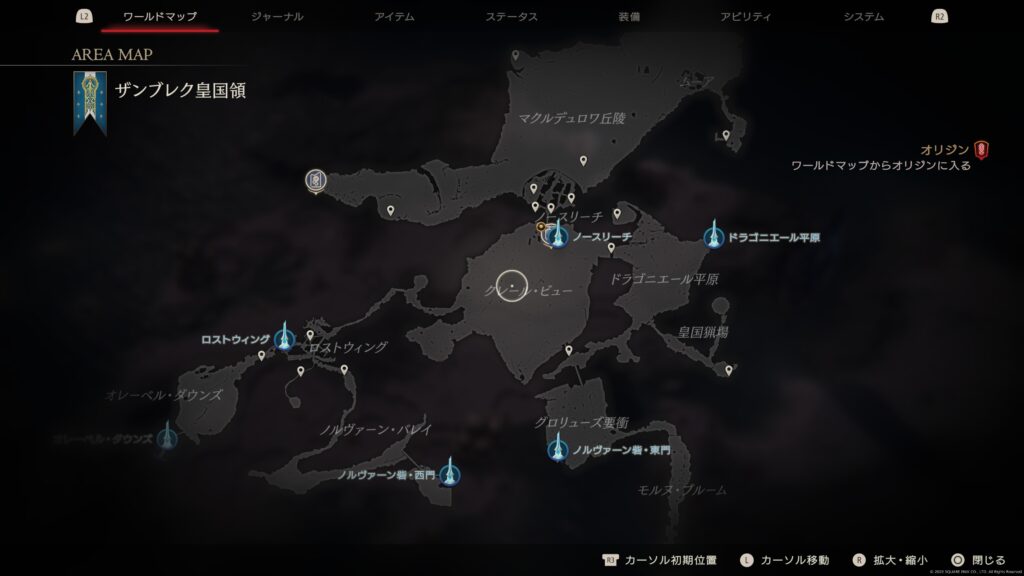Open the 装備 tab
The height and width of the screenshot is (576, 1024).
pos(630,17)
